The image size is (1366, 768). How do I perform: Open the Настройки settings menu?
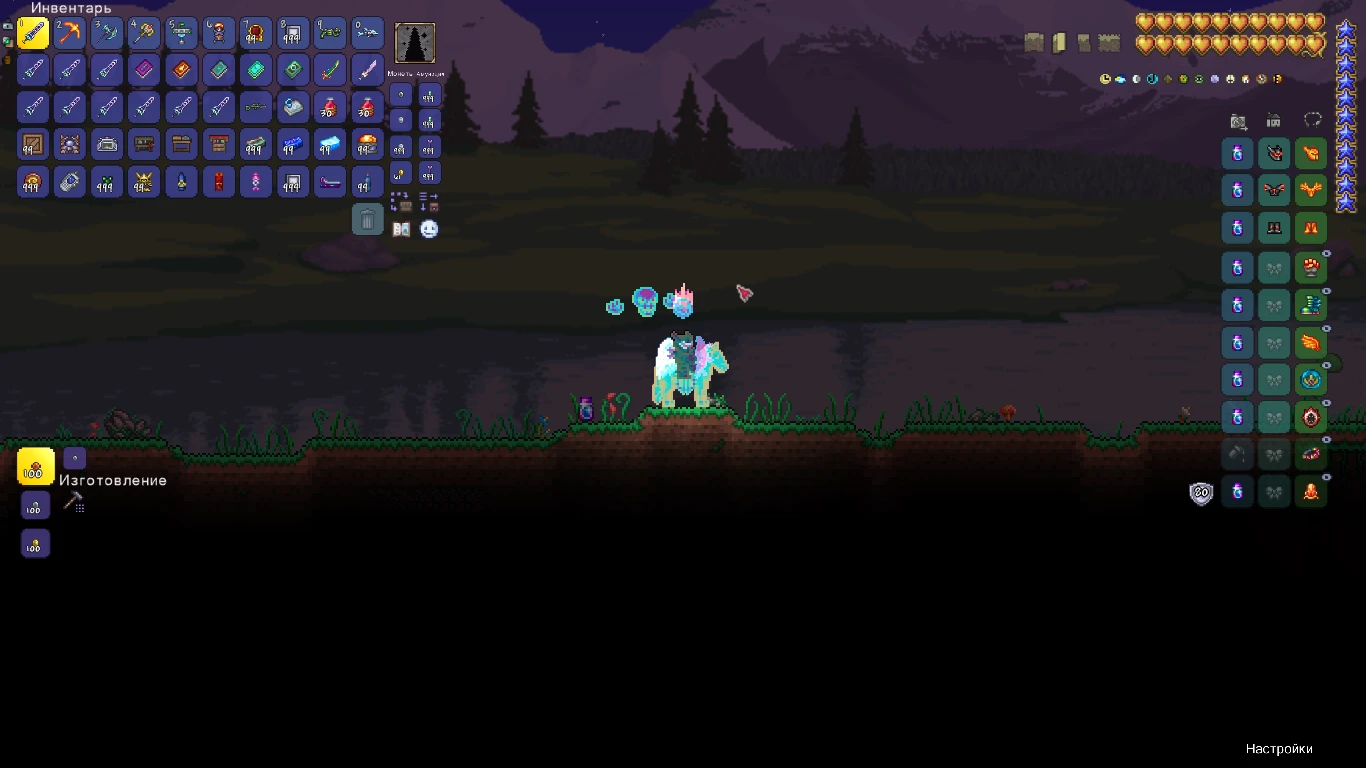pyautogui.click(x=1278, y=748)
